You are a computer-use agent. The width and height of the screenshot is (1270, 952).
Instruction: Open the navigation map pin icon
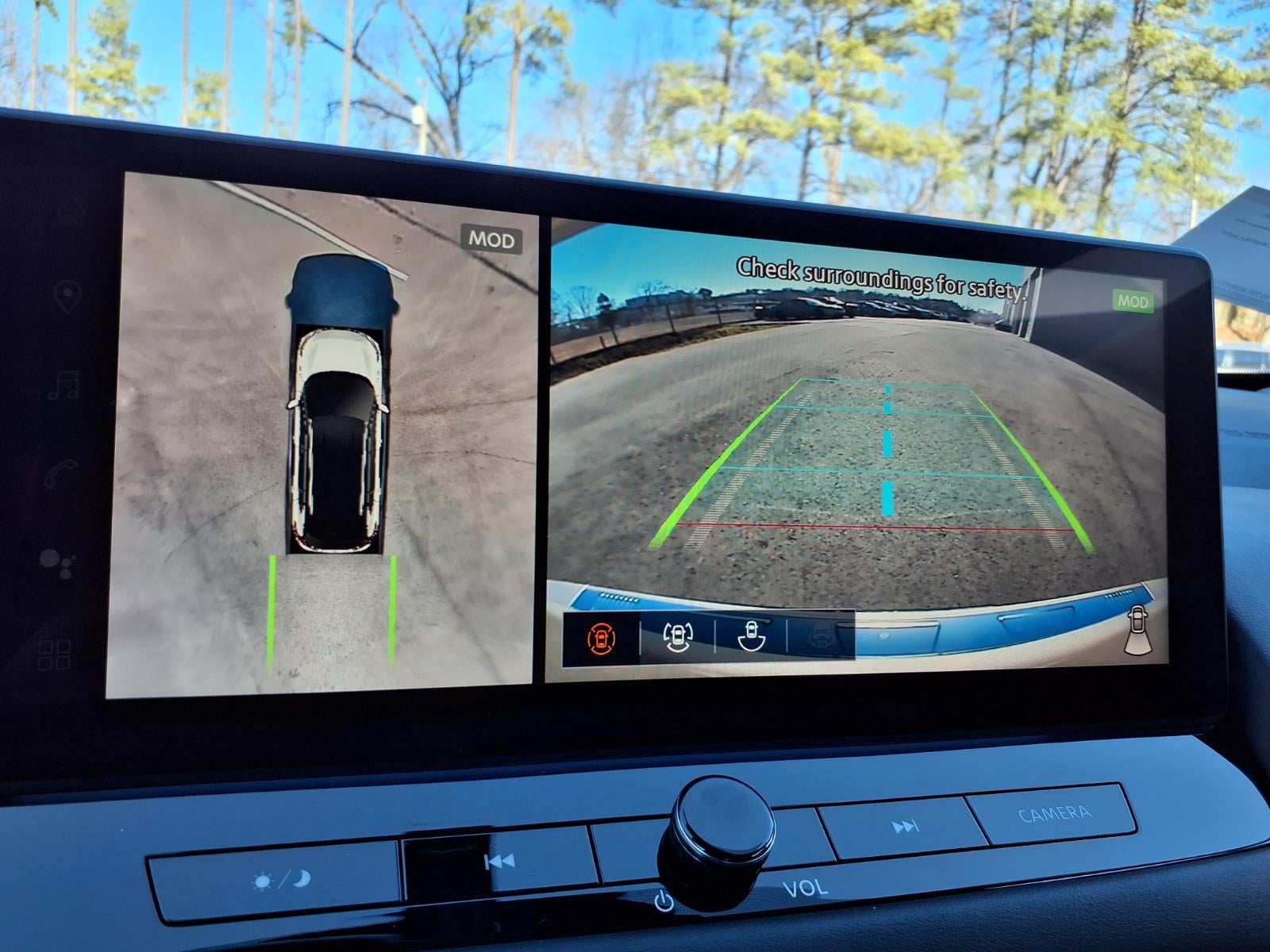click(67, 297)
